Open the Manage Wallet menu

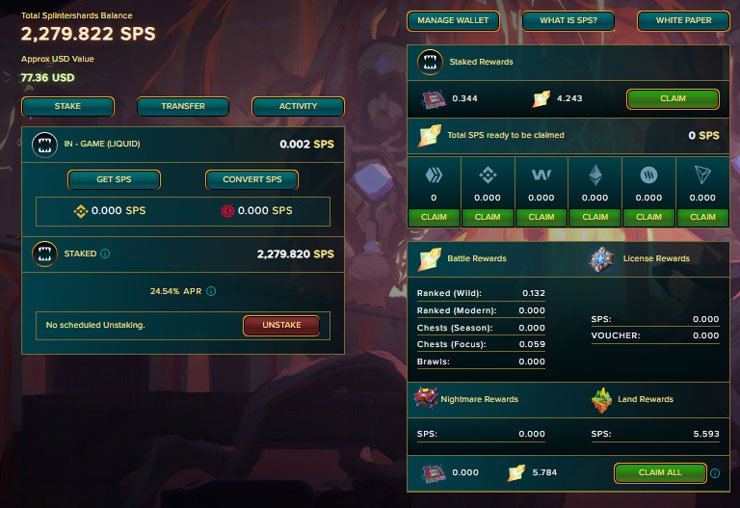(x=453, y=21)
